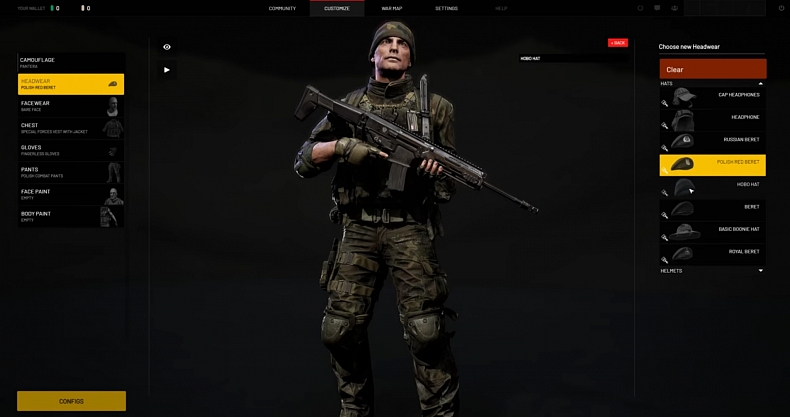The width and height of the screenshot is (790, 417).
Task: Click the red Back button
Action: (x=617, y=43)
